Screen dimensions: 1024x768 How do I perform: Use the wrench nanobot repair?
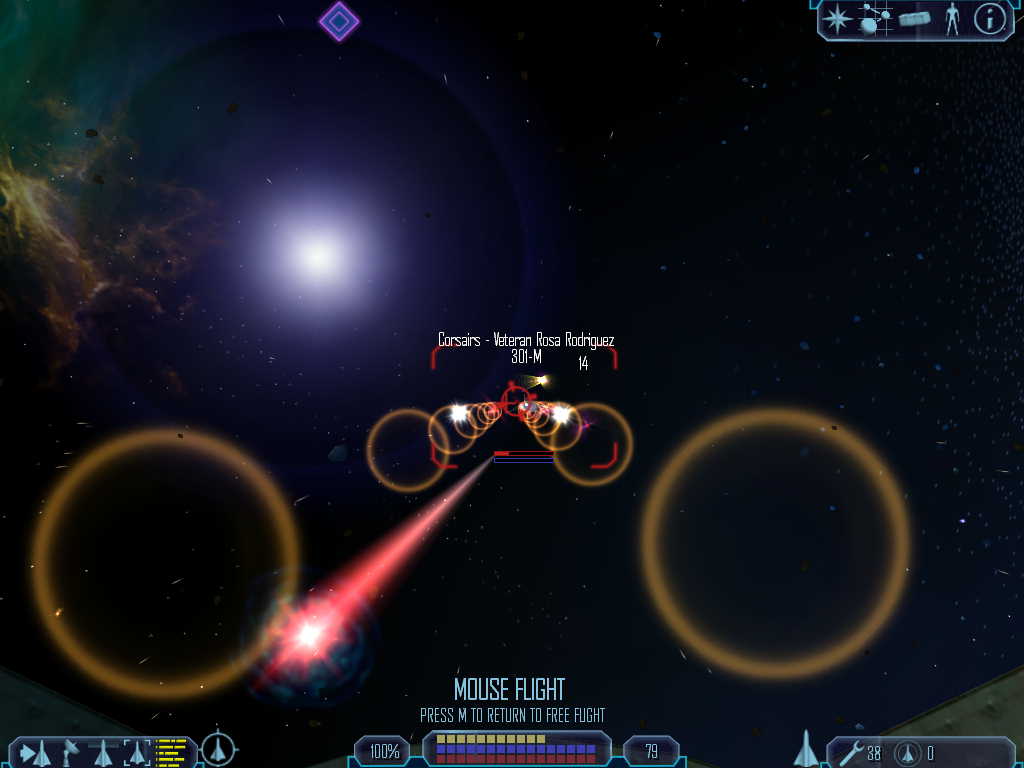coord(851,752)
